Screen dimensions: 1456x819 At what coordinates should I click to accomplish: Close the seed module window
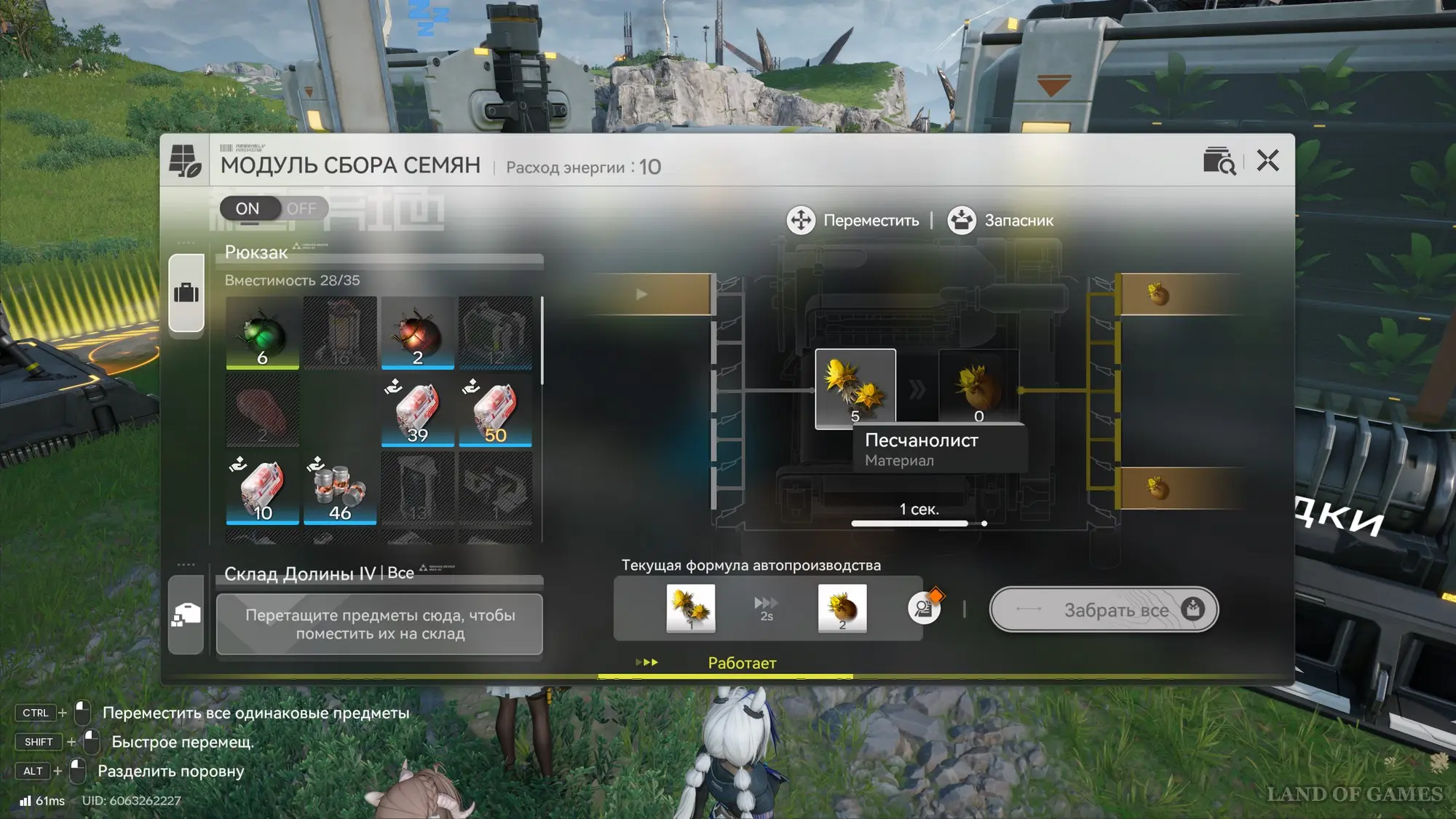pyautogui.click(x=1267, y=160)
